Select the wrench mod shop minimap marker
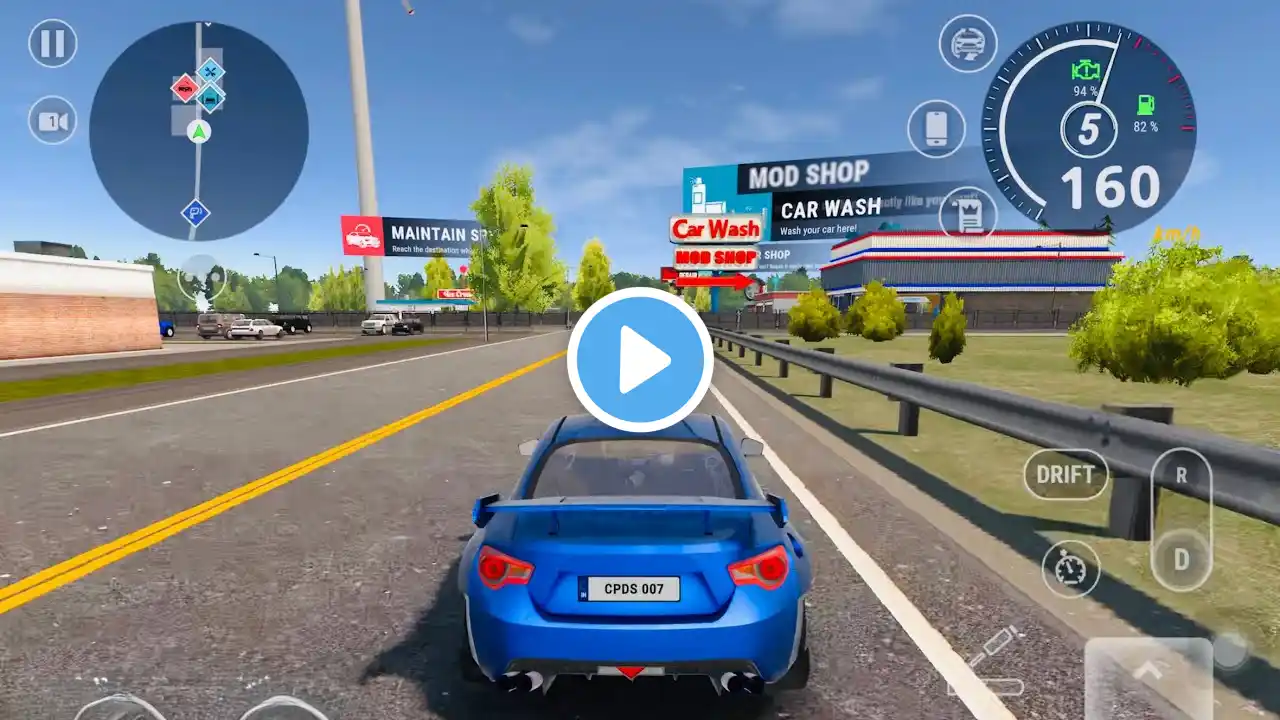This screenshot has height=720, width=1280. coord(210,71)
